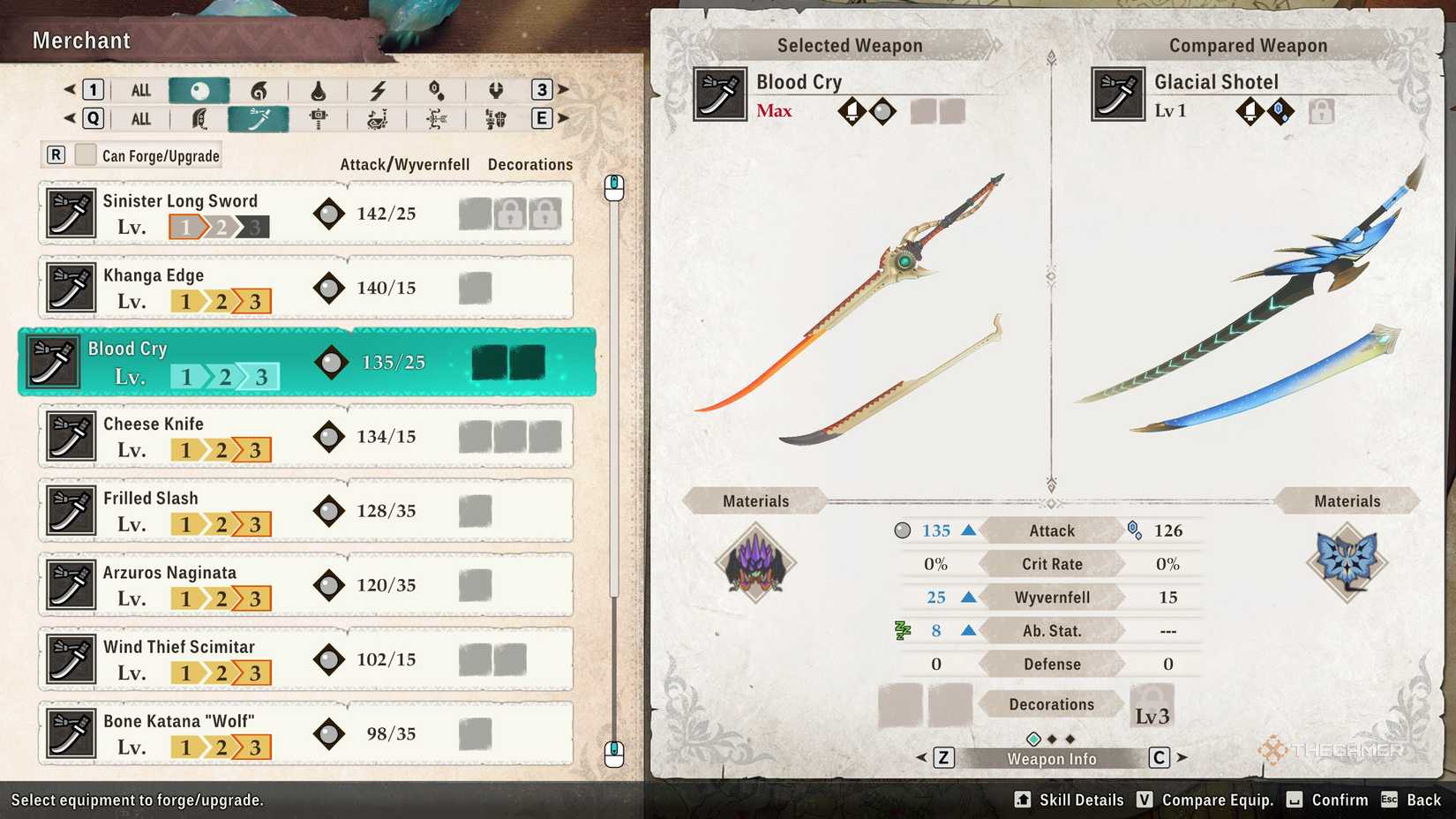Select the hunting horn weapon filter icon
This screenshot has width=1456, height=819.
[x=379, y=118]
